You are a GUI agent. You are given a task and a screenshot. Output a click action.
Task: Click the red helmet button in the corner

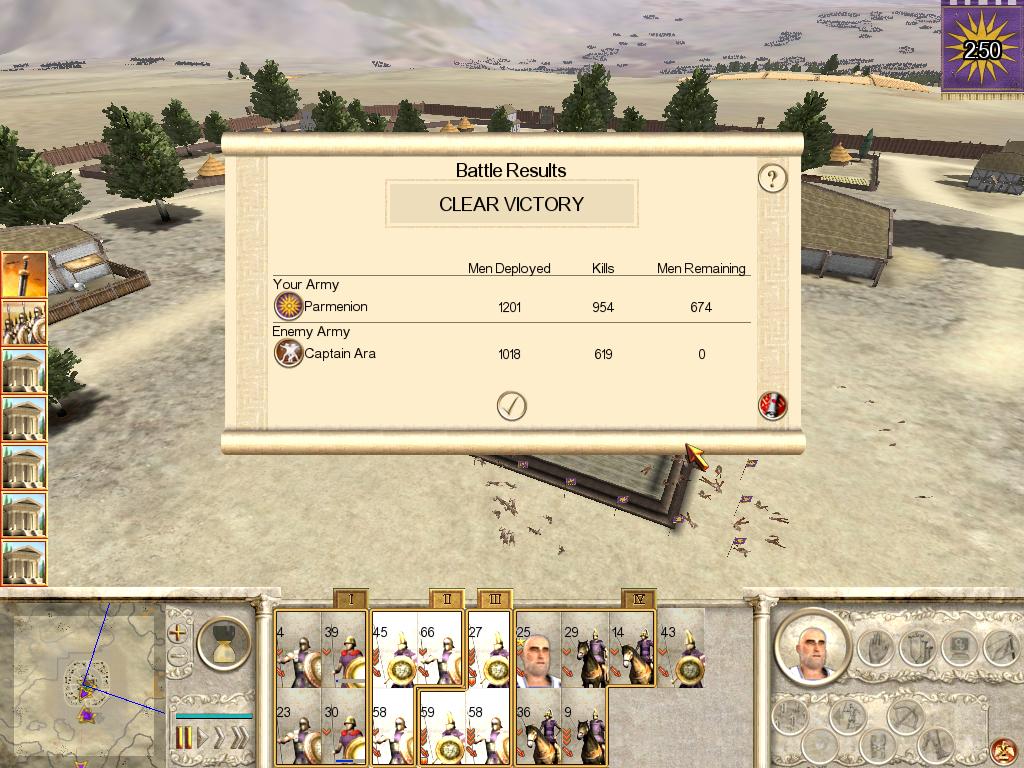tap(1003, 750)
